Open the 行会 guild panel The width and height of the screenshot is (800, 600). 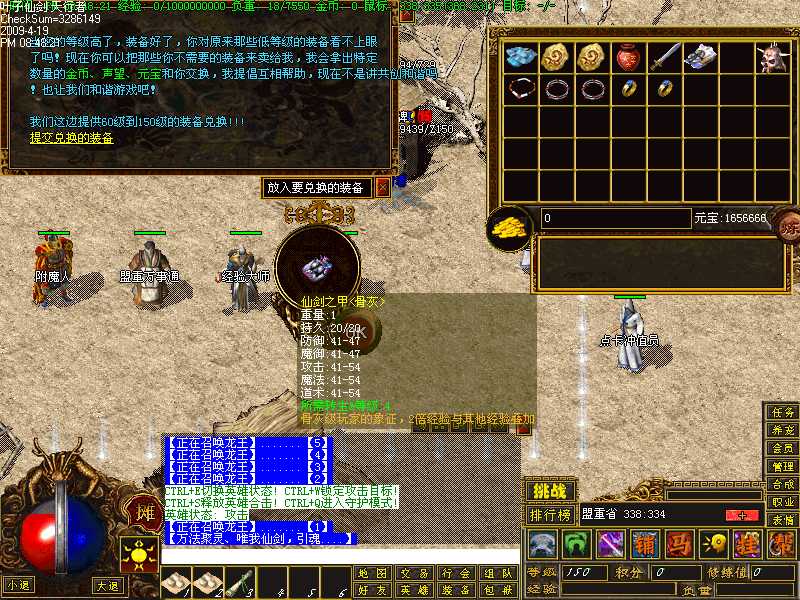(455, 573)
